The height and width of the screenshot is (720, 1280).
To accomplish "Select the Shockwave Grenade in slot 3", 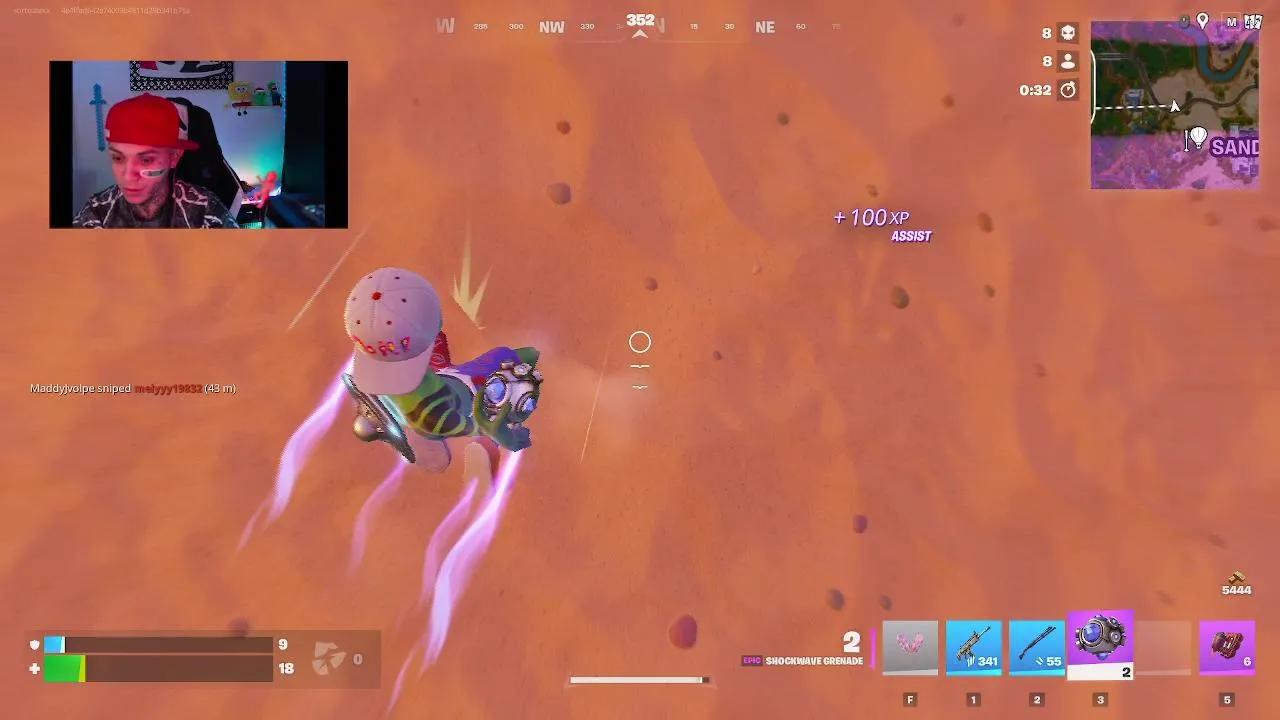I will 1100,645.
